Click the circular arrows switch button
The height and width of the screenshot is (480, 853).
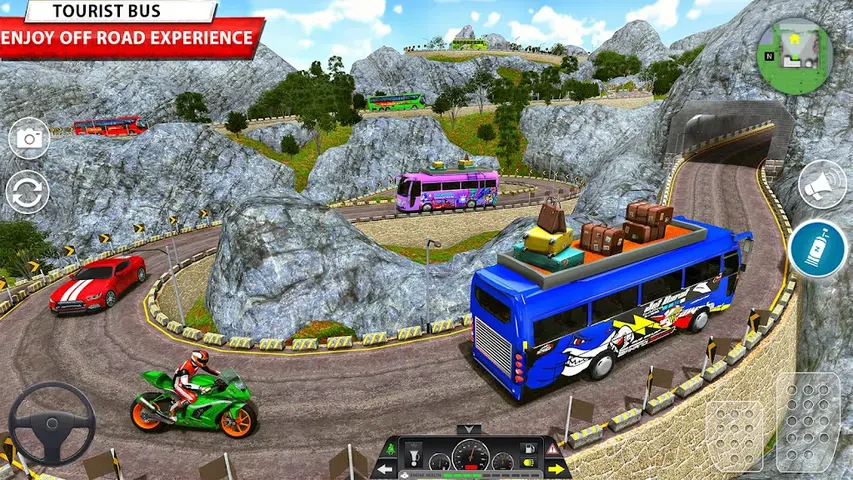[27, 192]
